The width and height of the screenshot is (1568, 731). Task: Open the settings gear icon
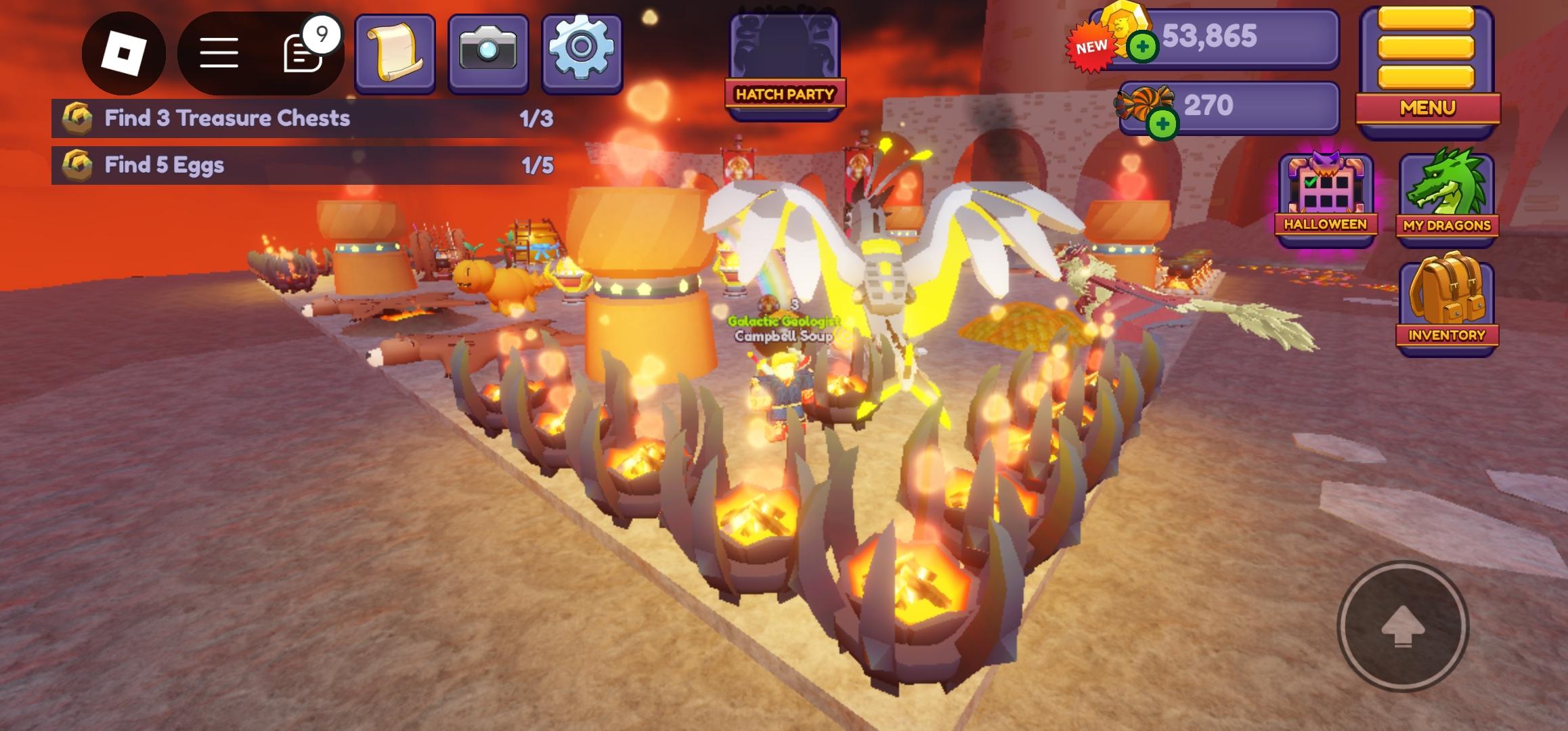pos(580,50)
